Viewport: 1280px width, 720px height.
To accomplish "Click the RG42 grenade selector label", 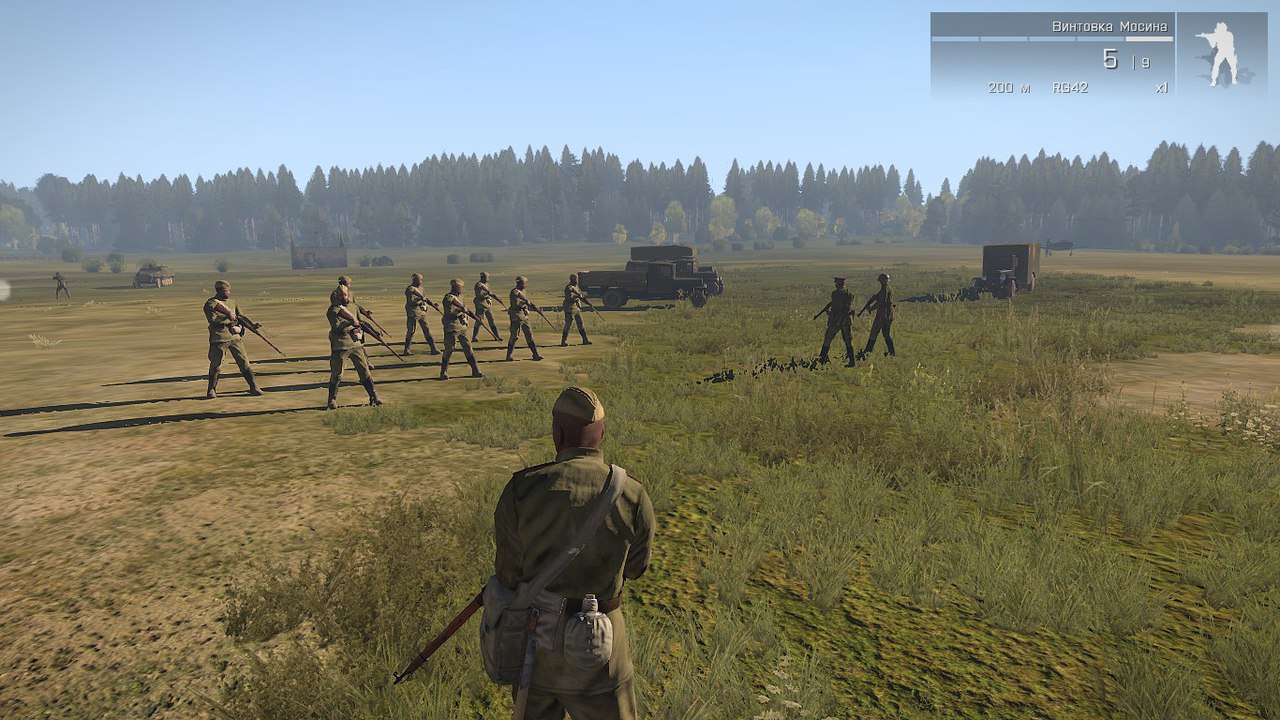I will tap(1069, 88).
